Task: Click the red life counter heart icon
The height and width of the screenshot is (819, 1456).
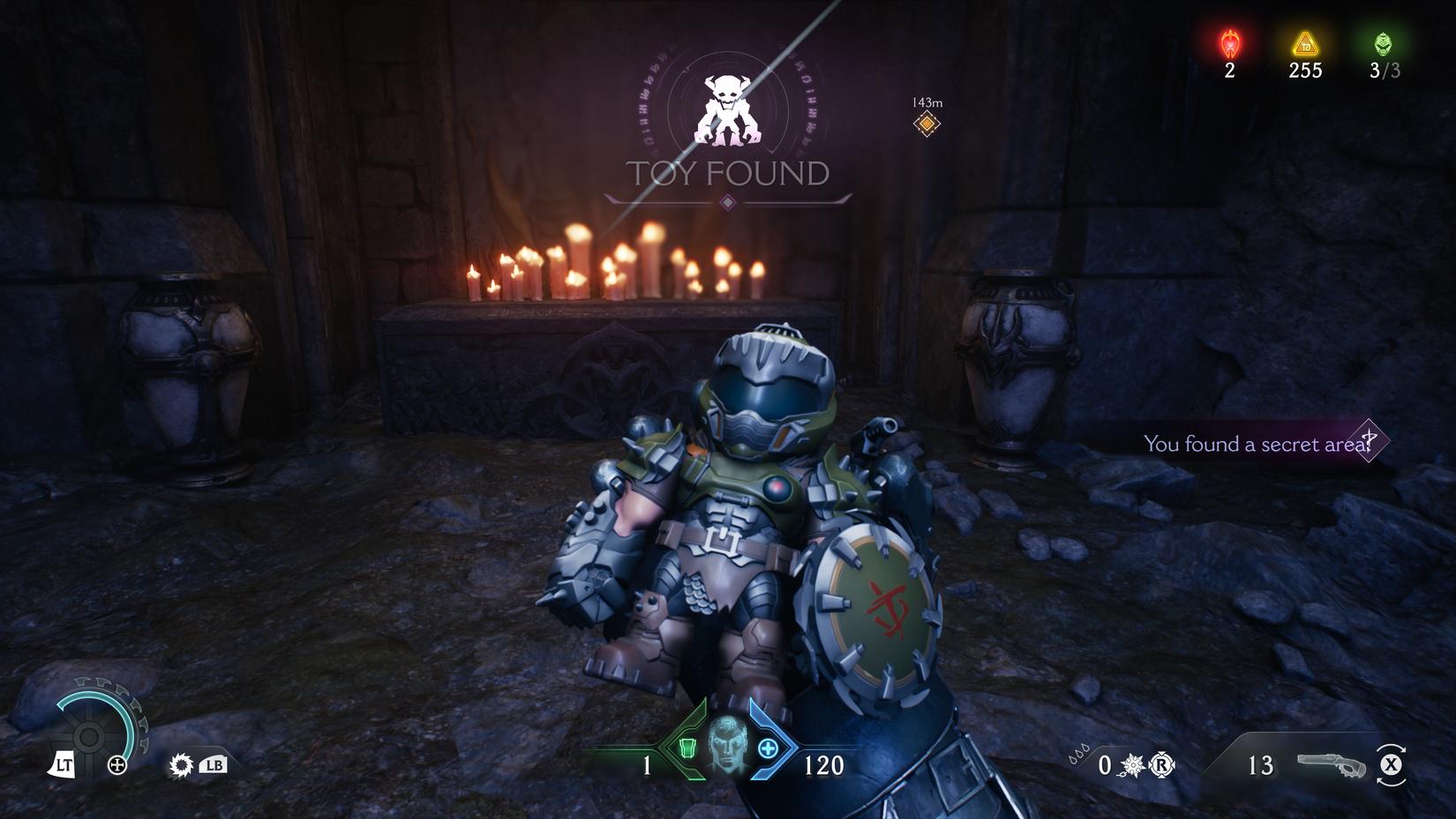Action: (1228, 42)
